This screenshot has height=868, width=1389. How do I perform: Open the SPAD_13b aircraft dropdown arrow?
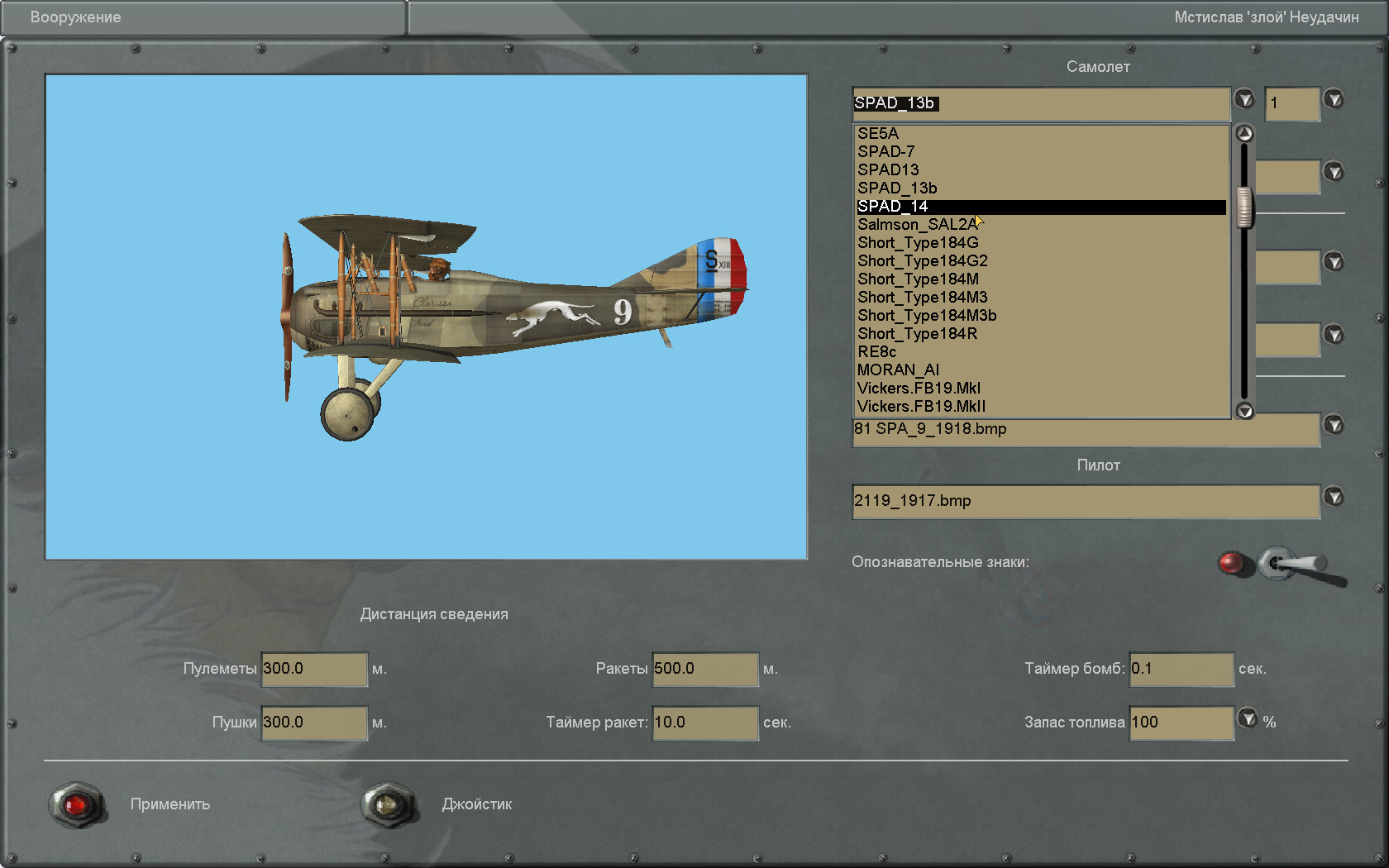[x=1244, y=99]
